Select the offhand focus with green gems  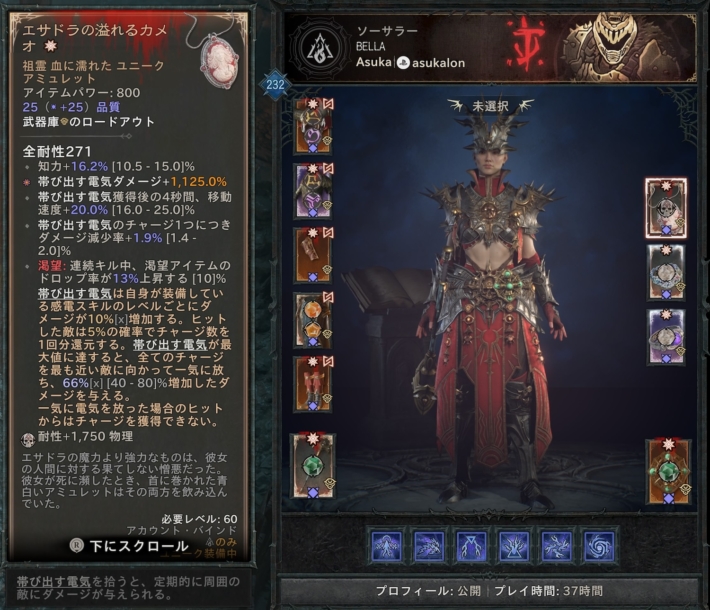tap(666, 469)
